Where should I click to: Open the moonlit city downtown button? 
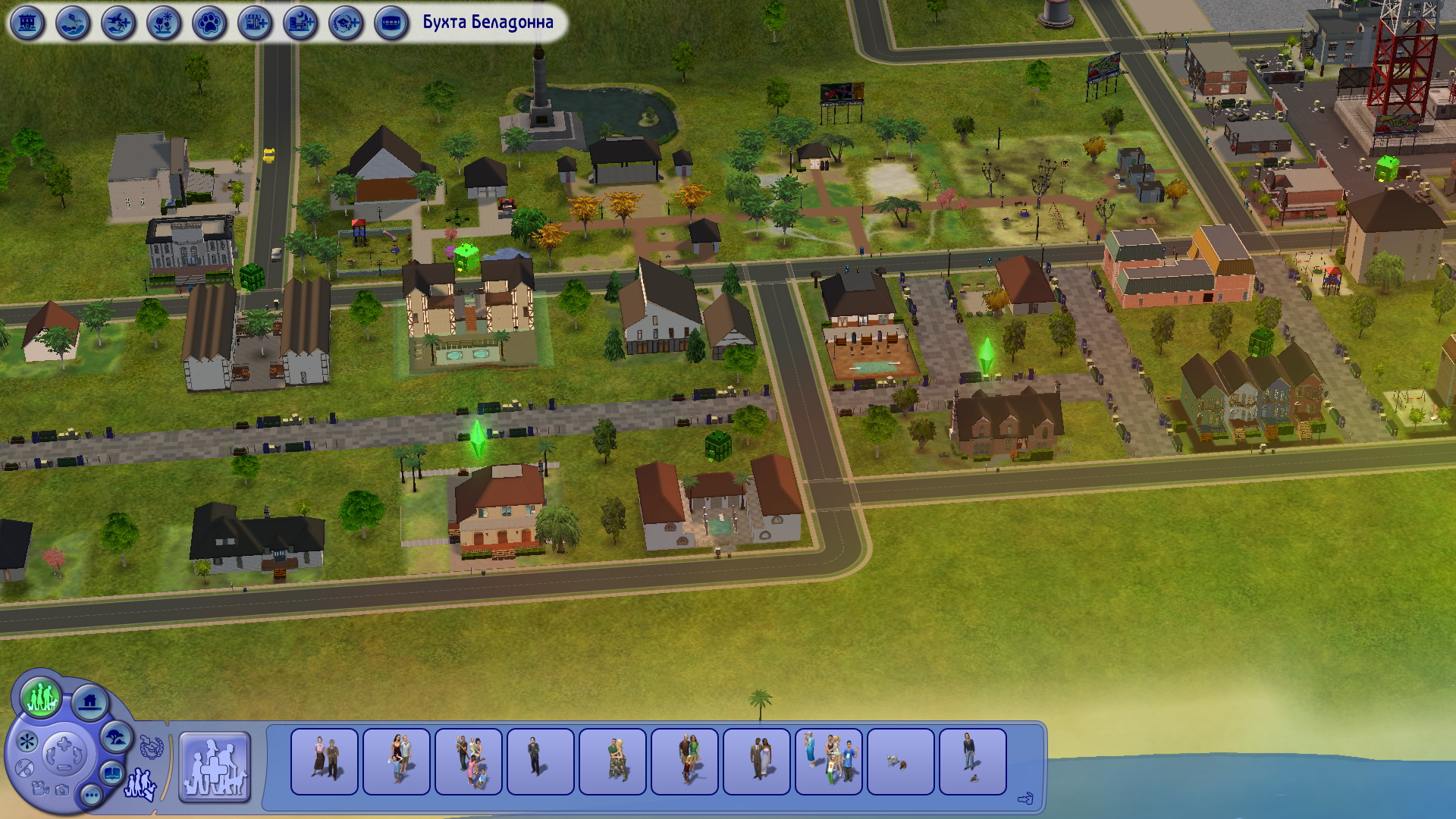click(300, 24)
